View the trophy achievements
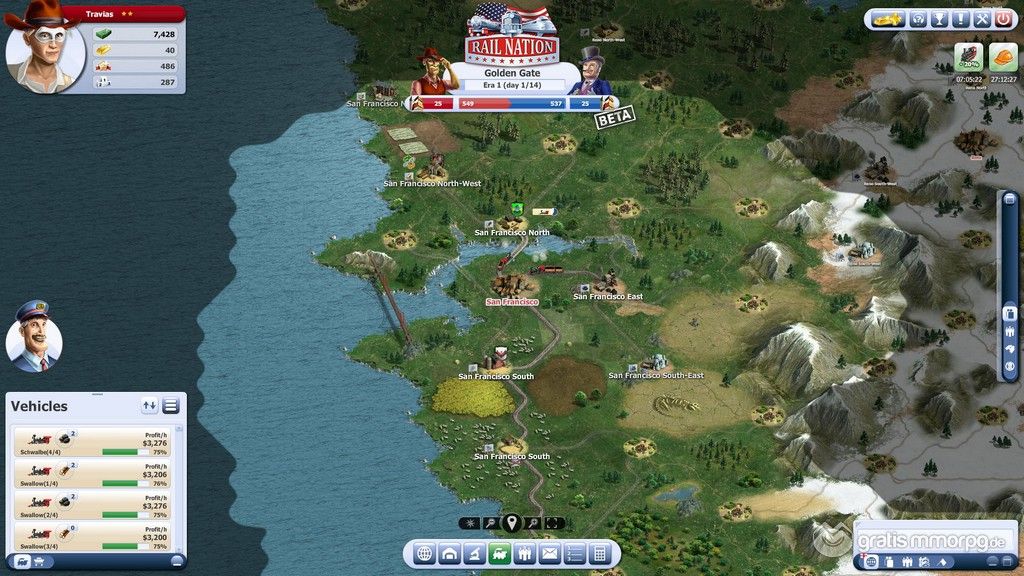This screenshot has height=576, width=1024. [939, 19]
